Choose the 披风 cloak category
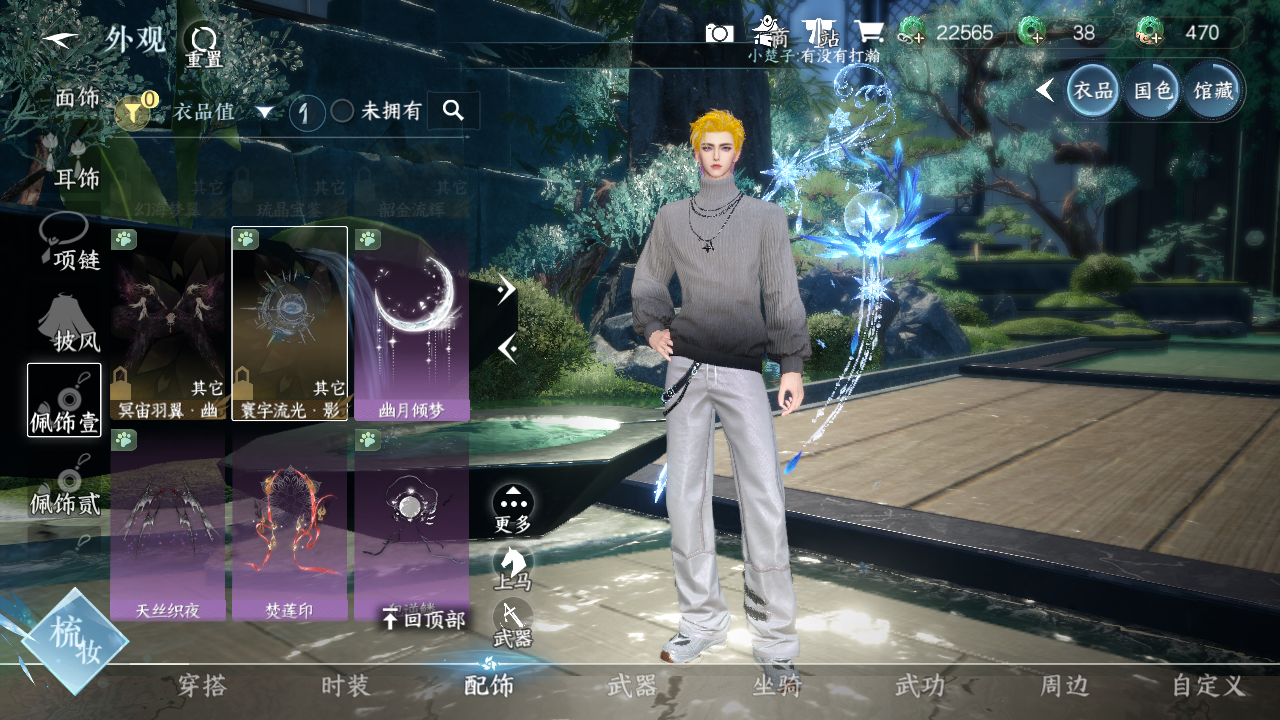This screenshot has height=720, width=1280. (70, 325)
